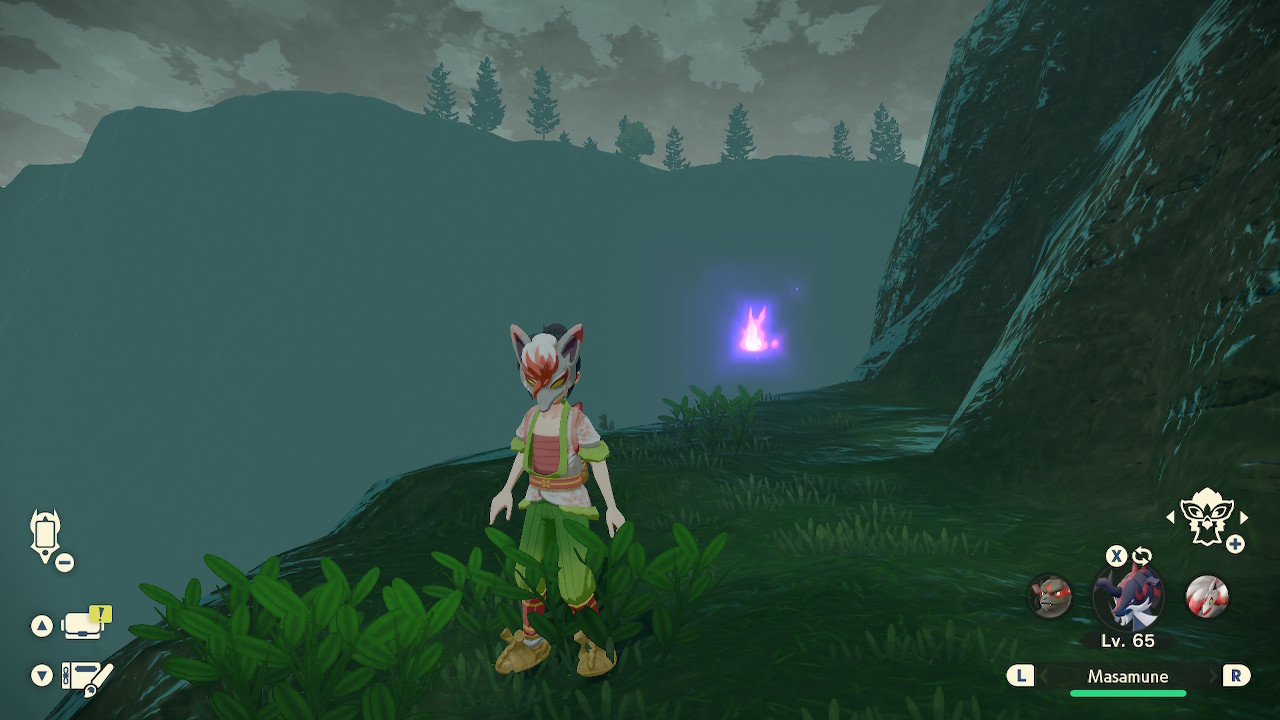Cycle ride Pokémon with the left arrow
1280x720 pixels.
coord(1171,517)
